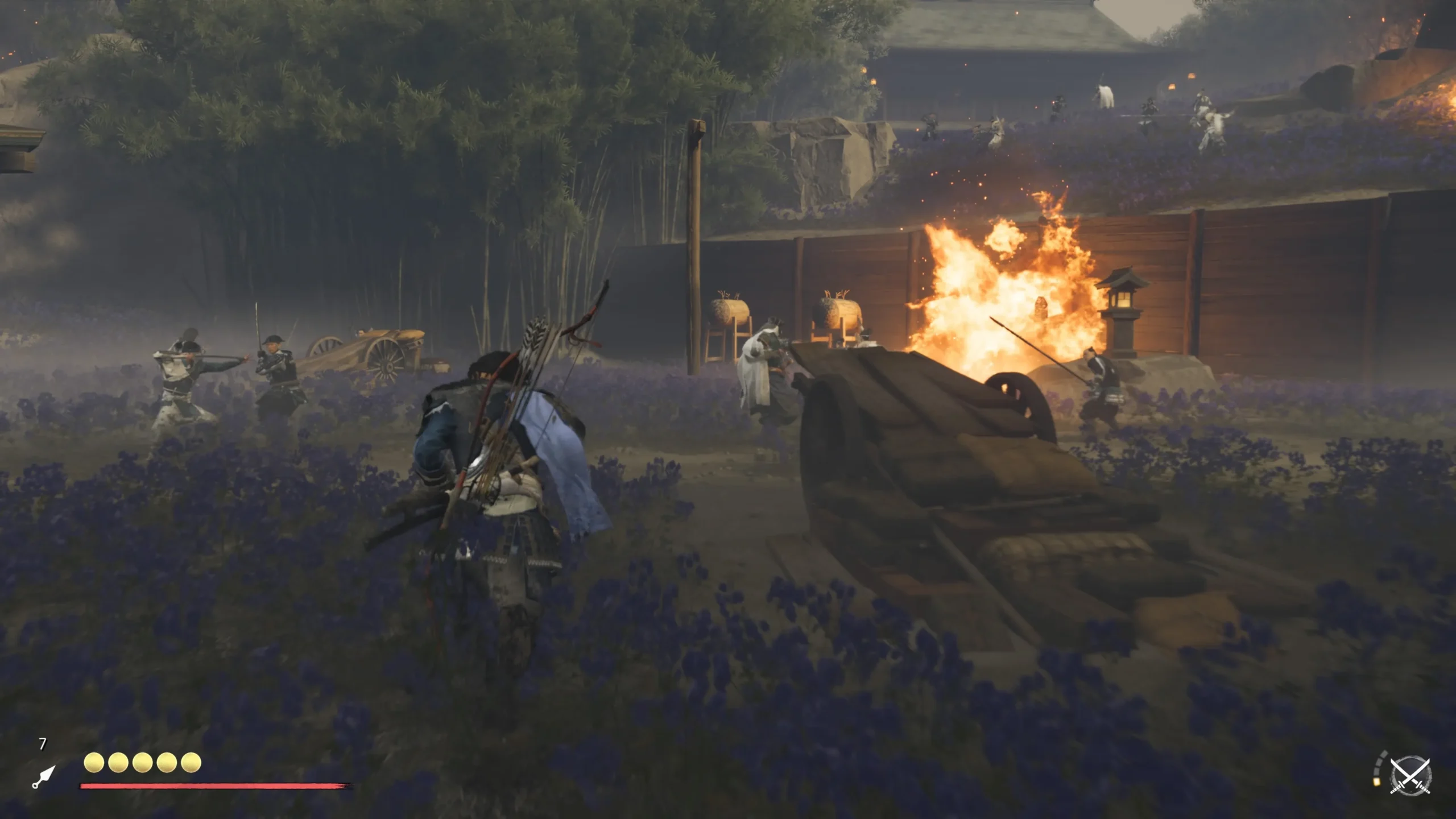Select the kunai quickfire weapon icon
Screen dimensions: 1456x819
[44, 776]
